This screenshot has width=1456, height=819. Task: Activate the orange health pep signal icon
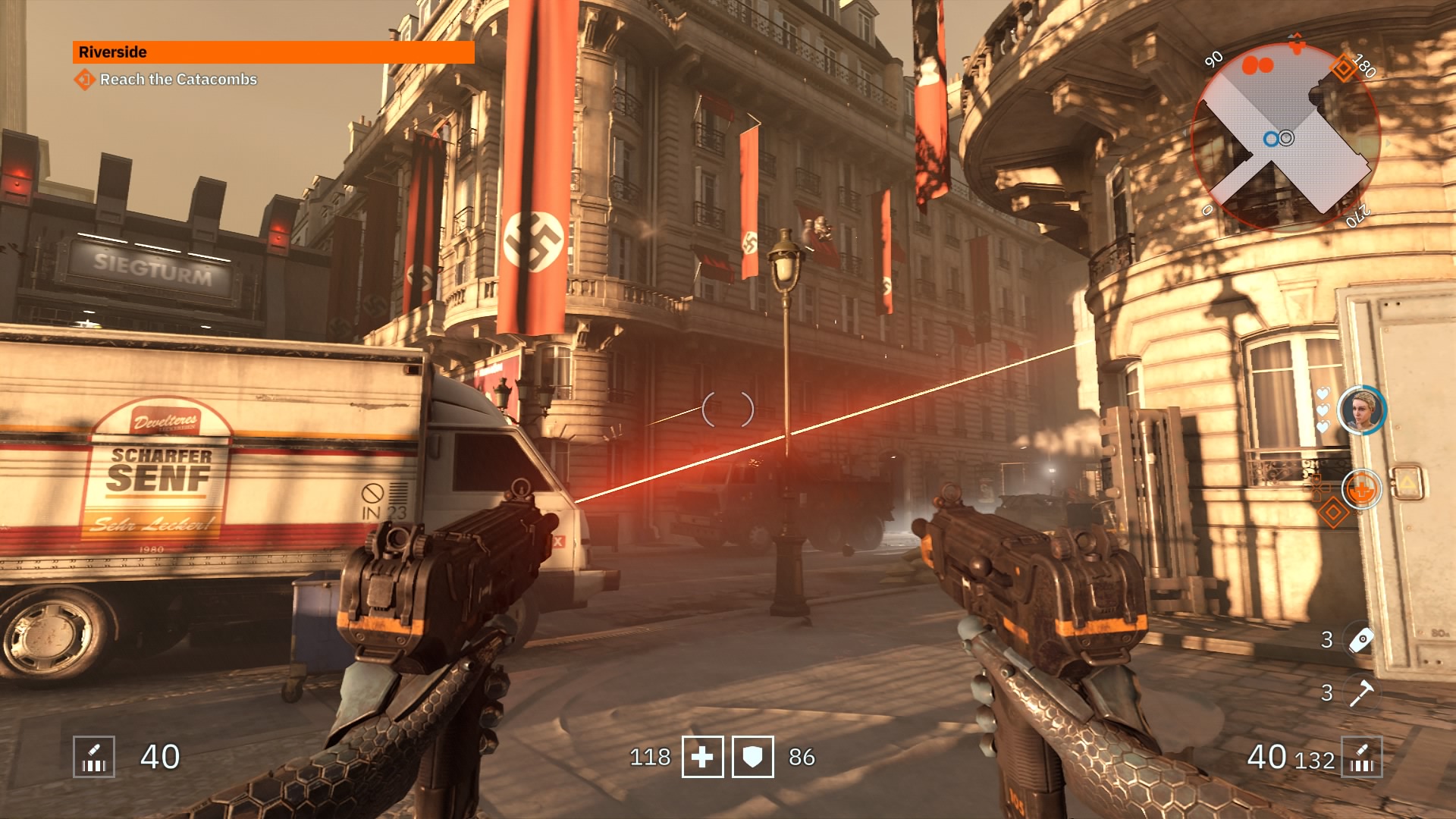1361,489
